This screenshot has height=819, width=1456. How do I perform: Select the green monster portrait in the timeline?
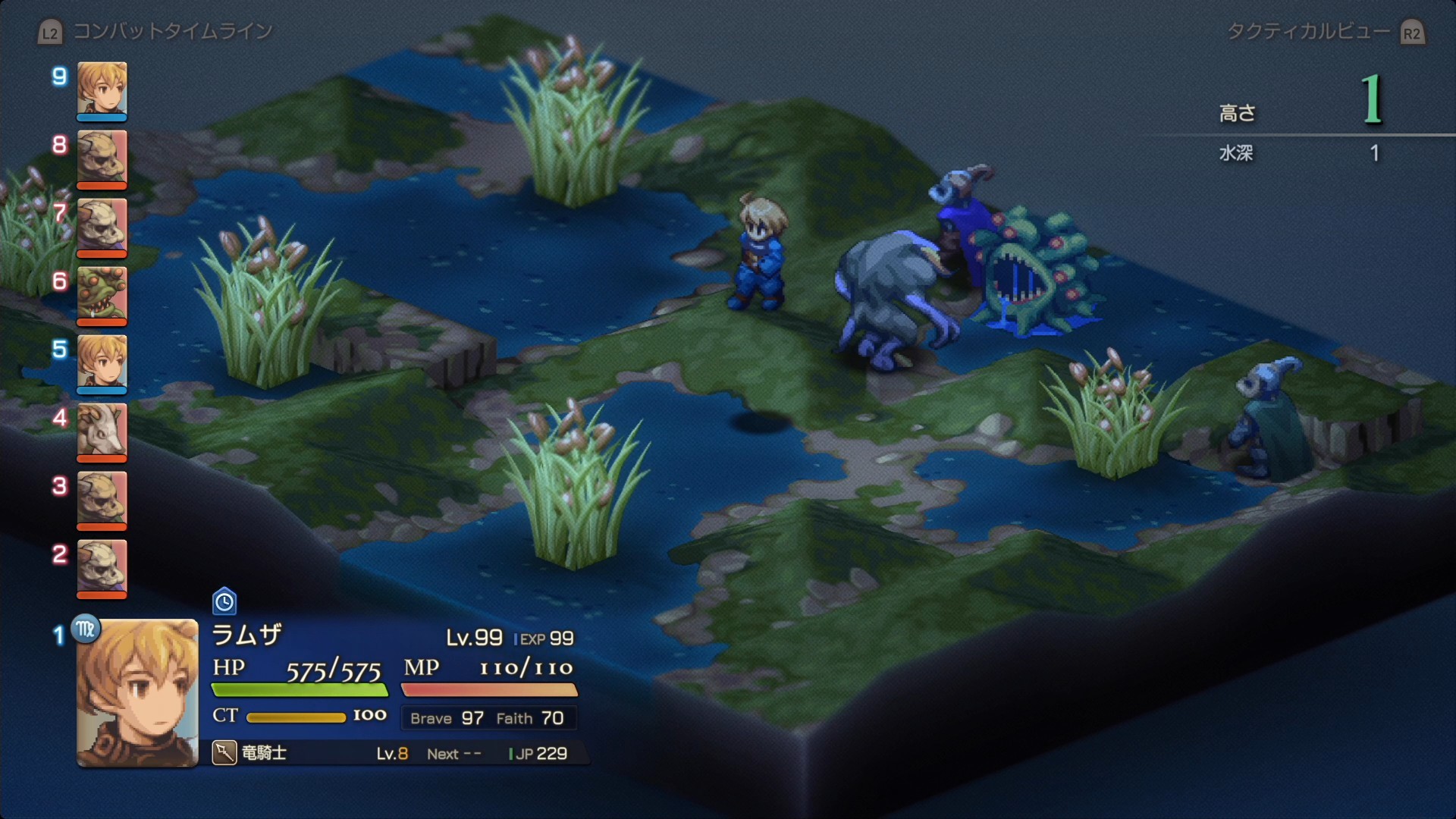coord(102,294)
